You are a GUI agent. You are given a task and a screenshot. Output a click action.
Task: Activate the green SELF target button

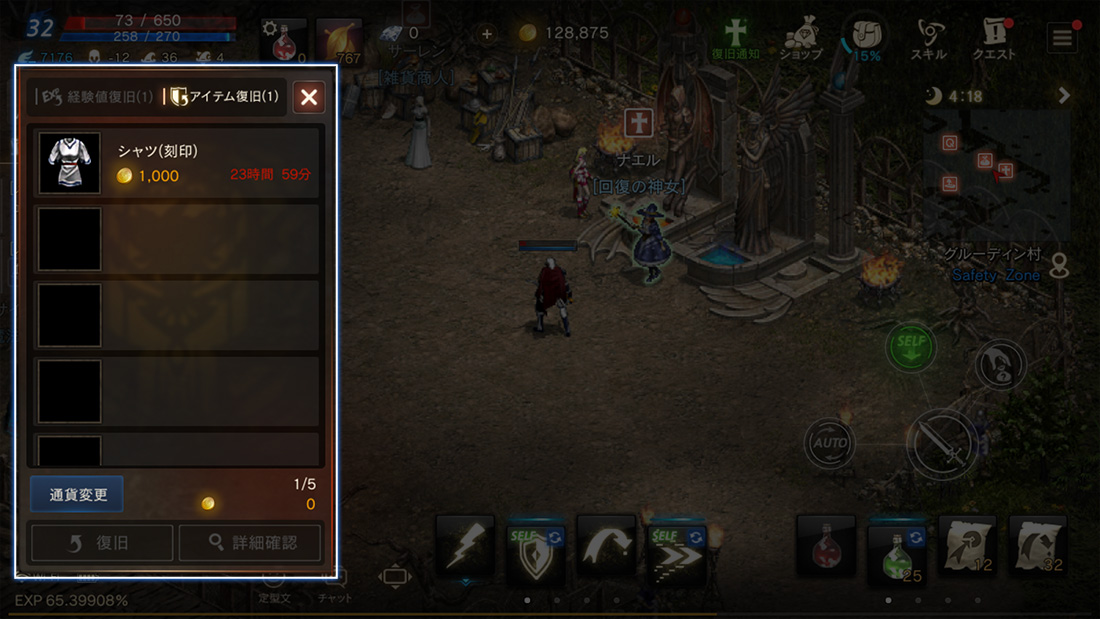(x=911, y=347)
